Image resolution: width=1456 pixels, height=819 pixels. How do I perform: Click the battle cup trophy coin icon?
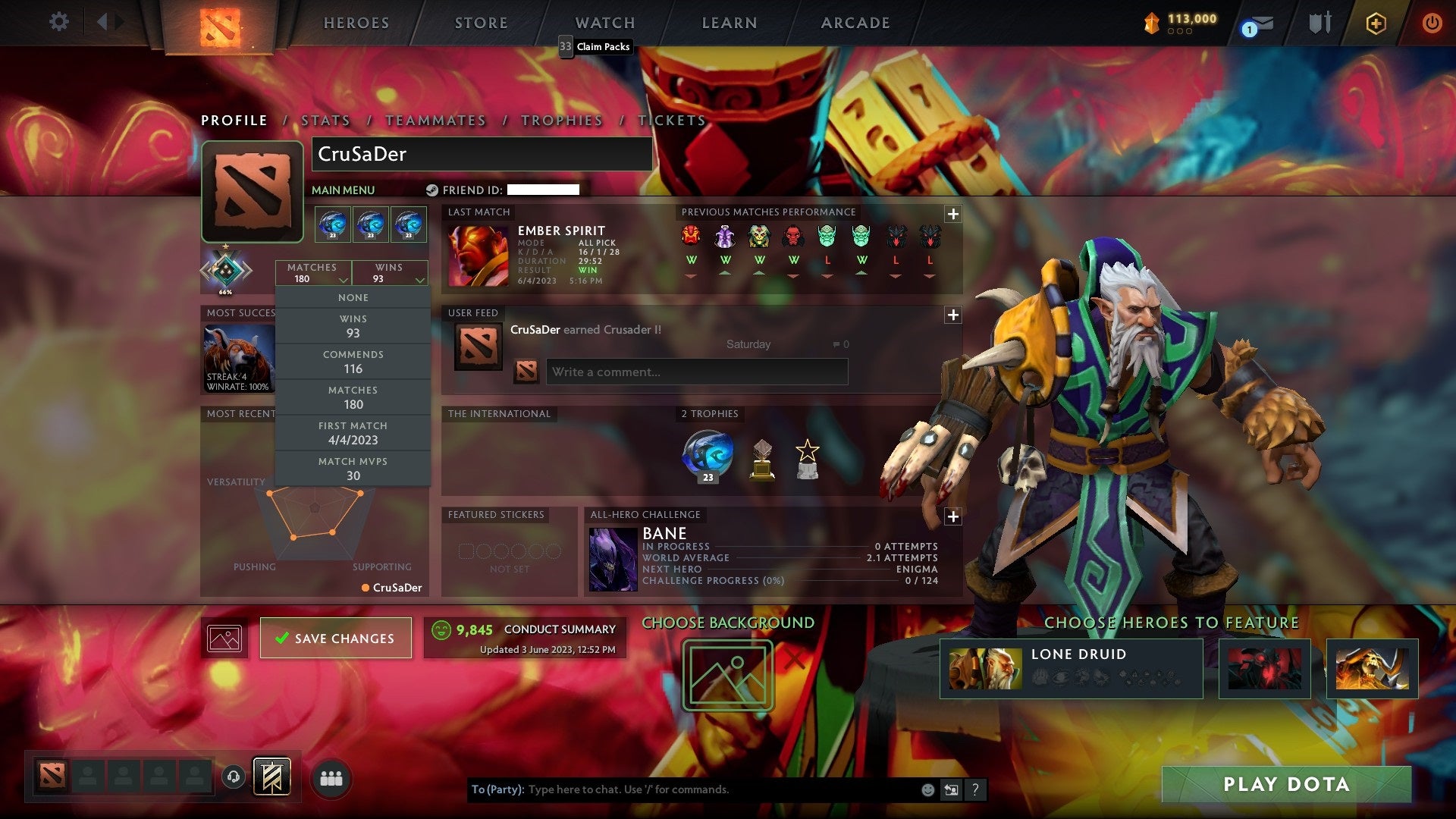click(1150, 23)
